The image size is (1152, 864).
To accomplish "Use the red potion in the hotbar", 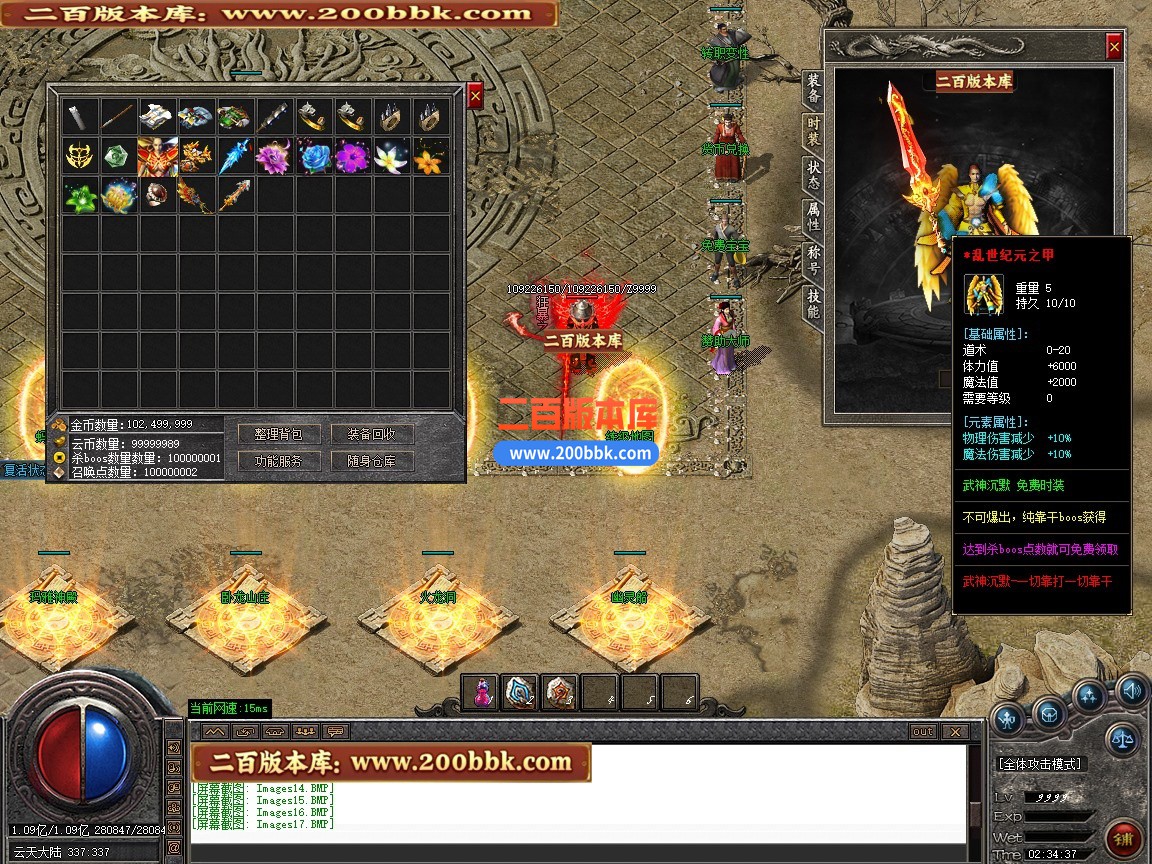I will (x=480, y=692).
